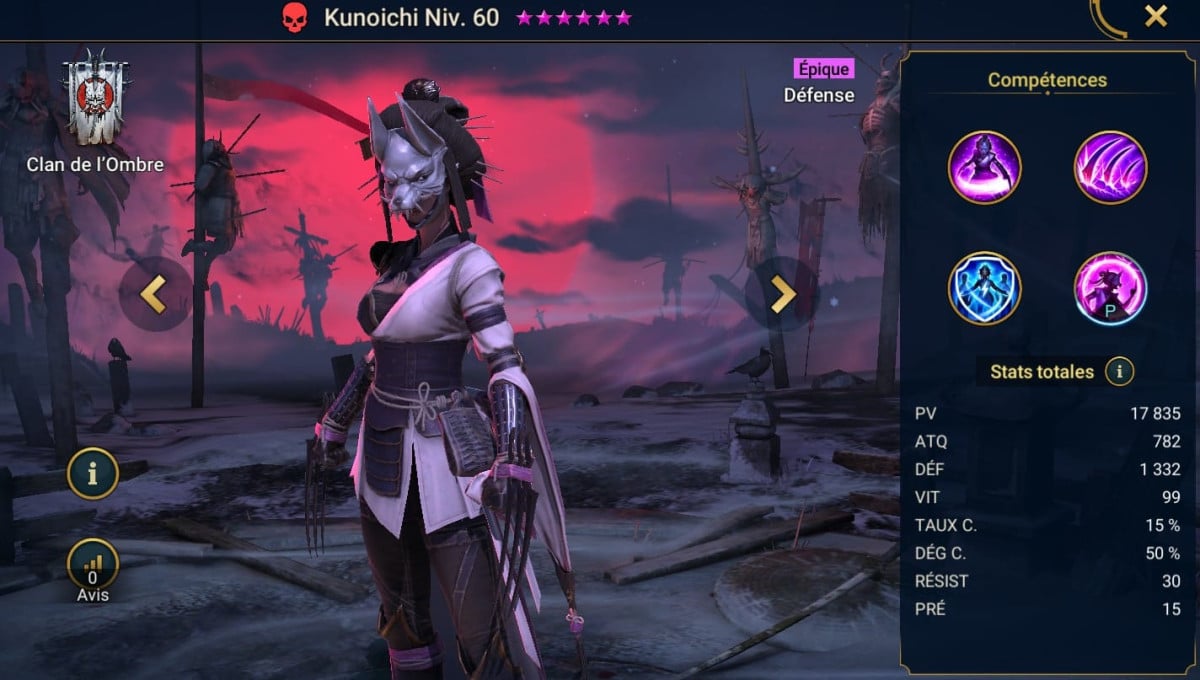The height and width of the screenshot is (680, 1200).
Task: Open the passive skill icon marked P
Action: pos(1110,288)
